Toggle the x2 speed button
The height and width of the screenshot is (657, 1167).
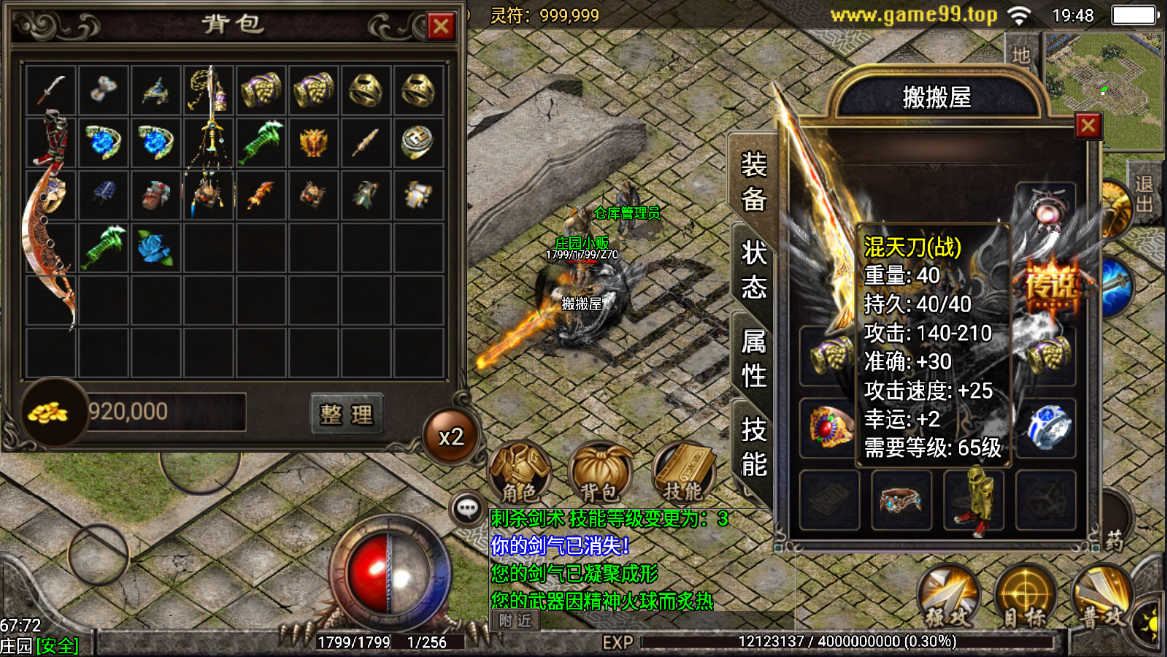[451, 437]
